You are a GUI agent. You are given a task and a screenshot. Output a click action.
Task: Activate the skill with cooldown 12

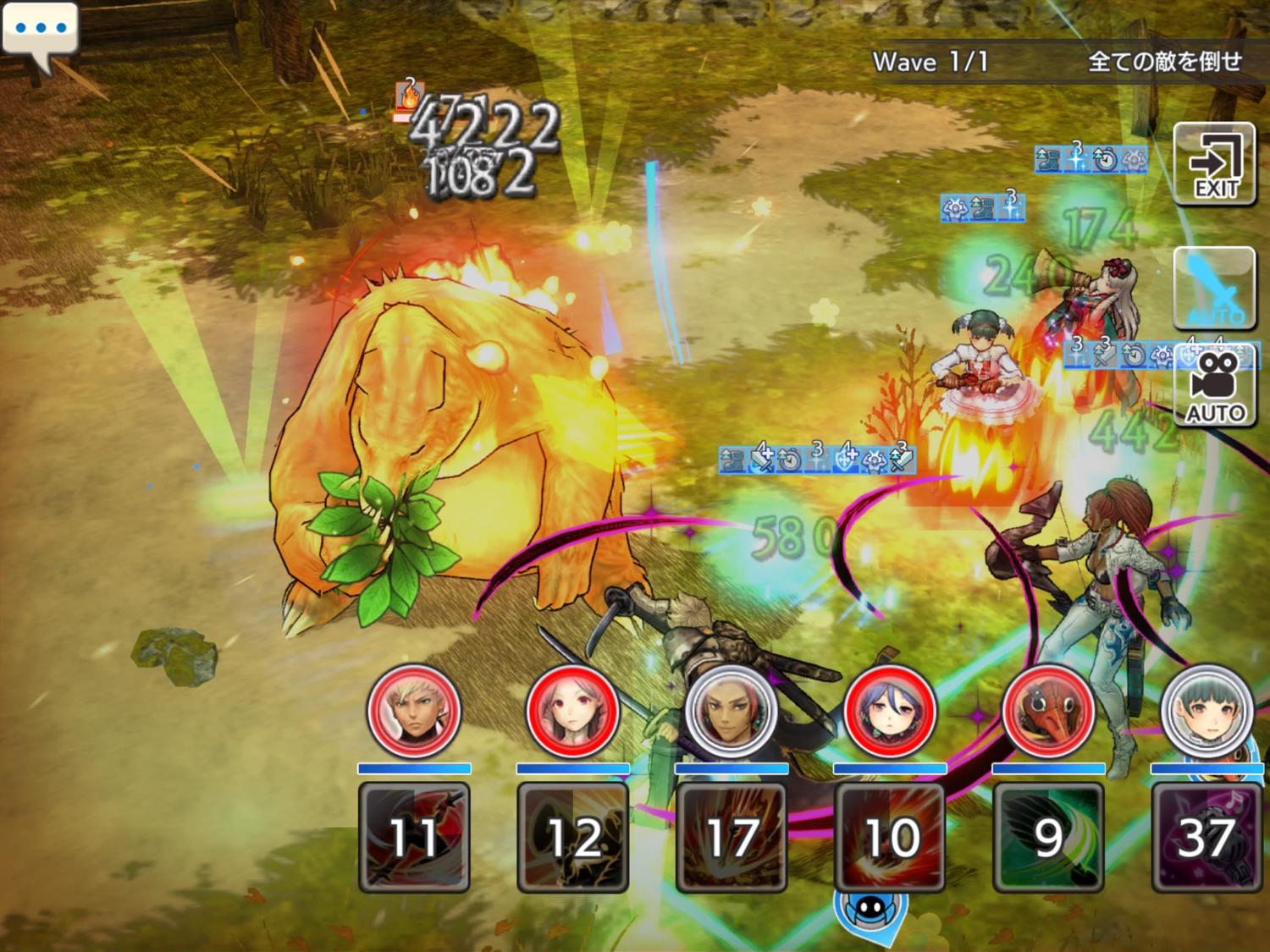click(572, 837)
